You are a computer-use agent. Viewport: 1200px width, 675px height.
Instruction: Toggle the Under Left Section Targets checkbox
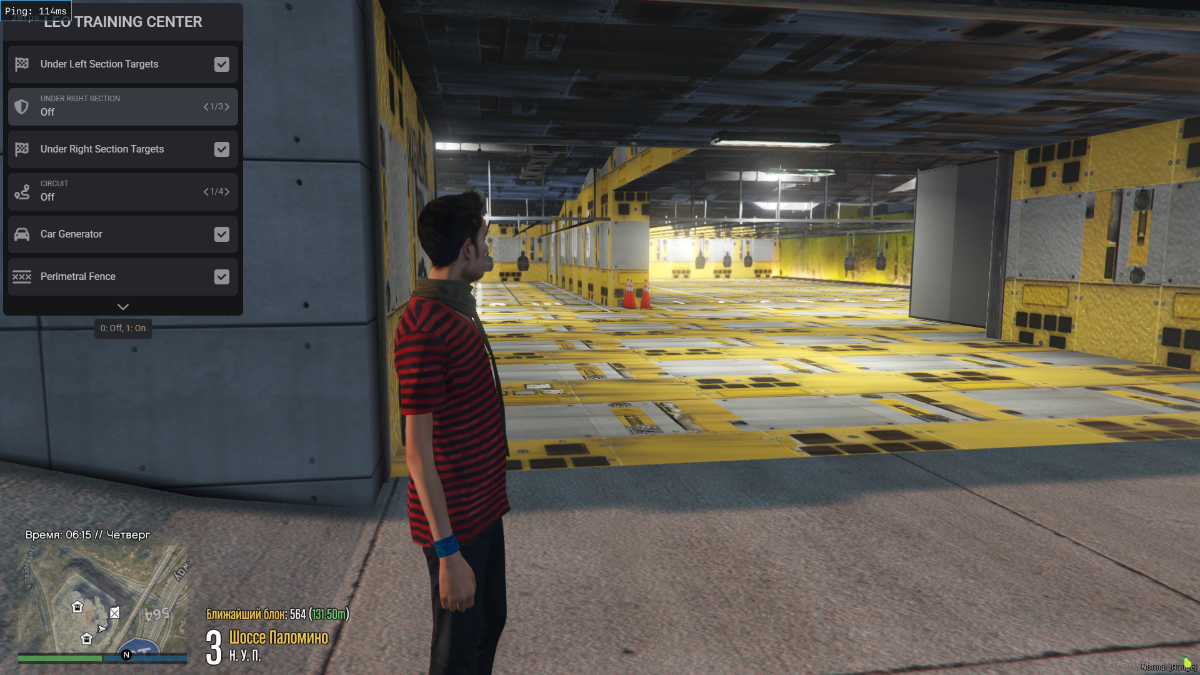(222, 64)
